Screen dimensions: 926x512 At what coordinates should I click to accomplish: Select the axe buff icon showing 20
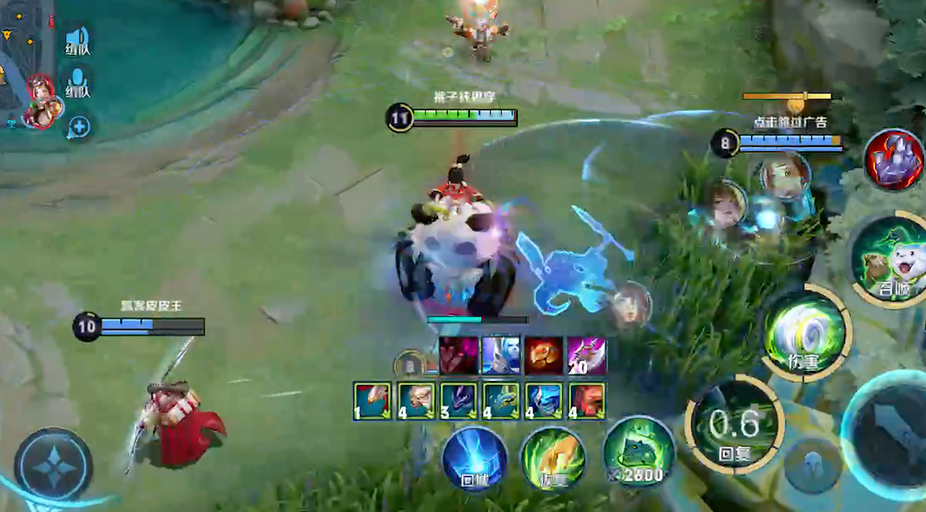pos(587,355)
